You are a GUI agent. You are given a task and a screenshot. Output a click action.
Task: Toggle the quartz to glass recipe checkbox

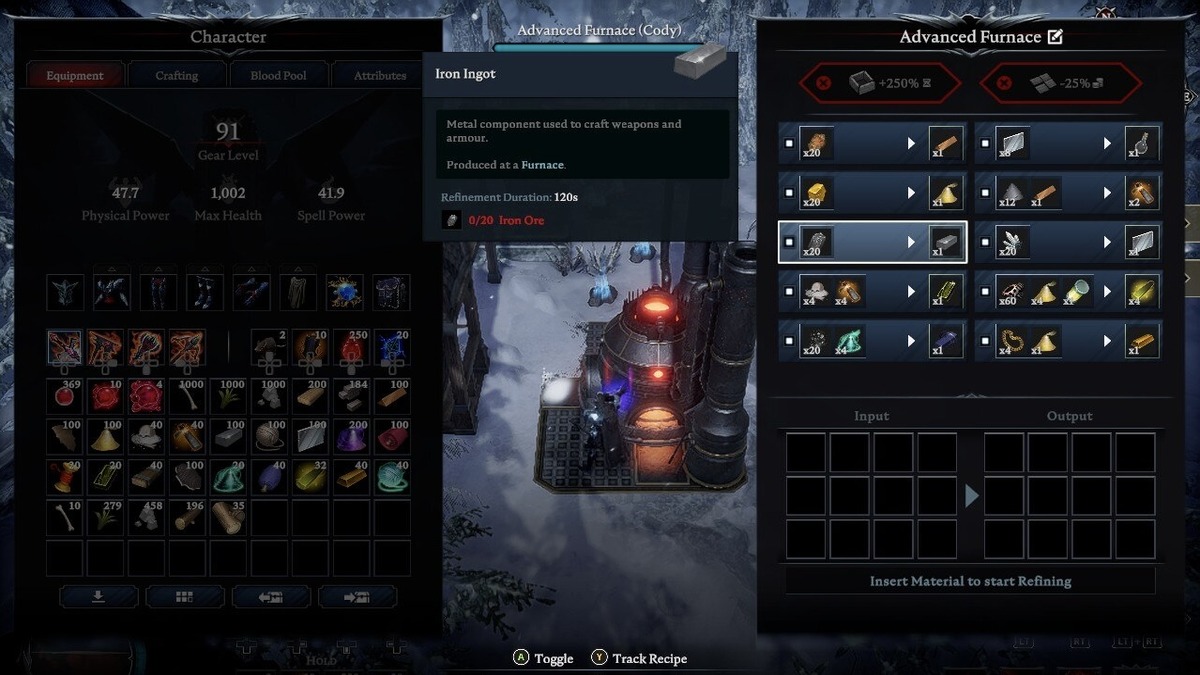click(985, 242)
